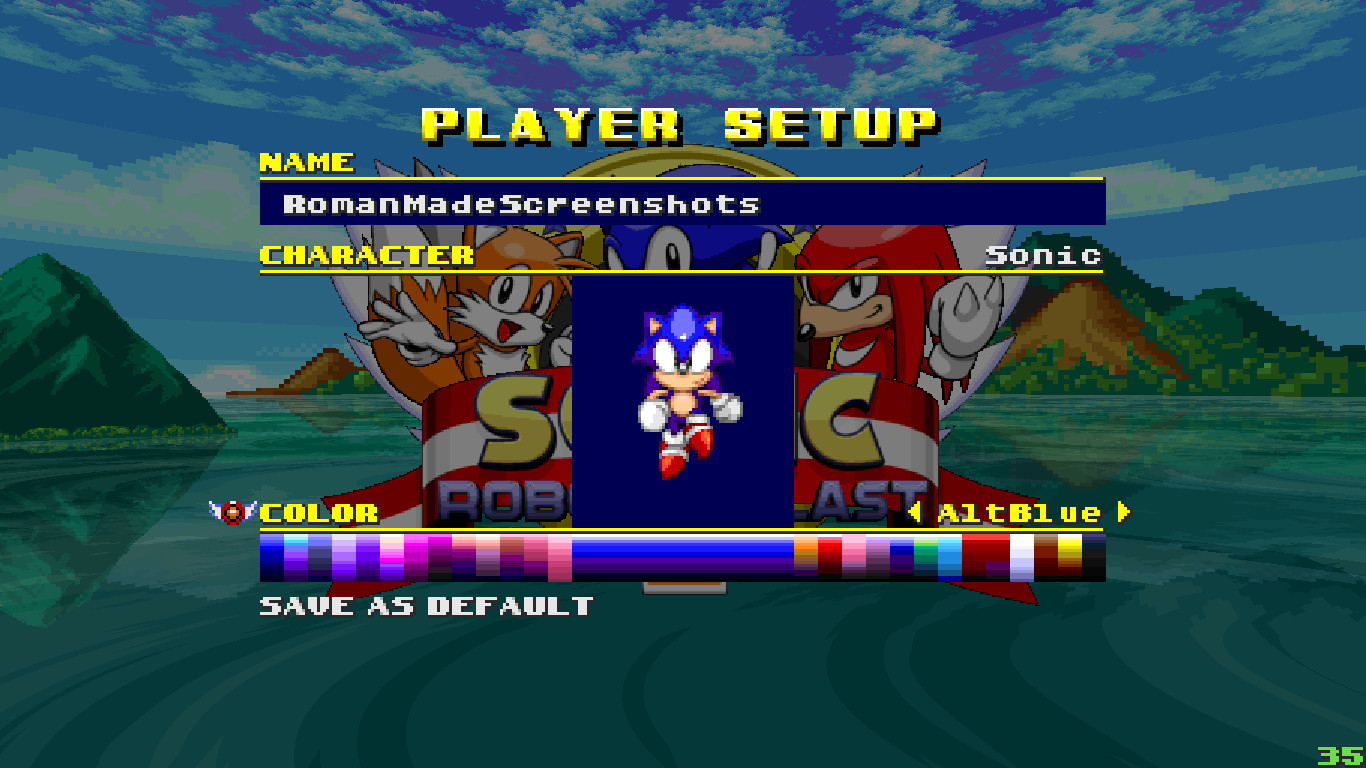The image size is (1366, 768).
Task: Click SAVE AS DEFAULT
Action: click(424, 604)
